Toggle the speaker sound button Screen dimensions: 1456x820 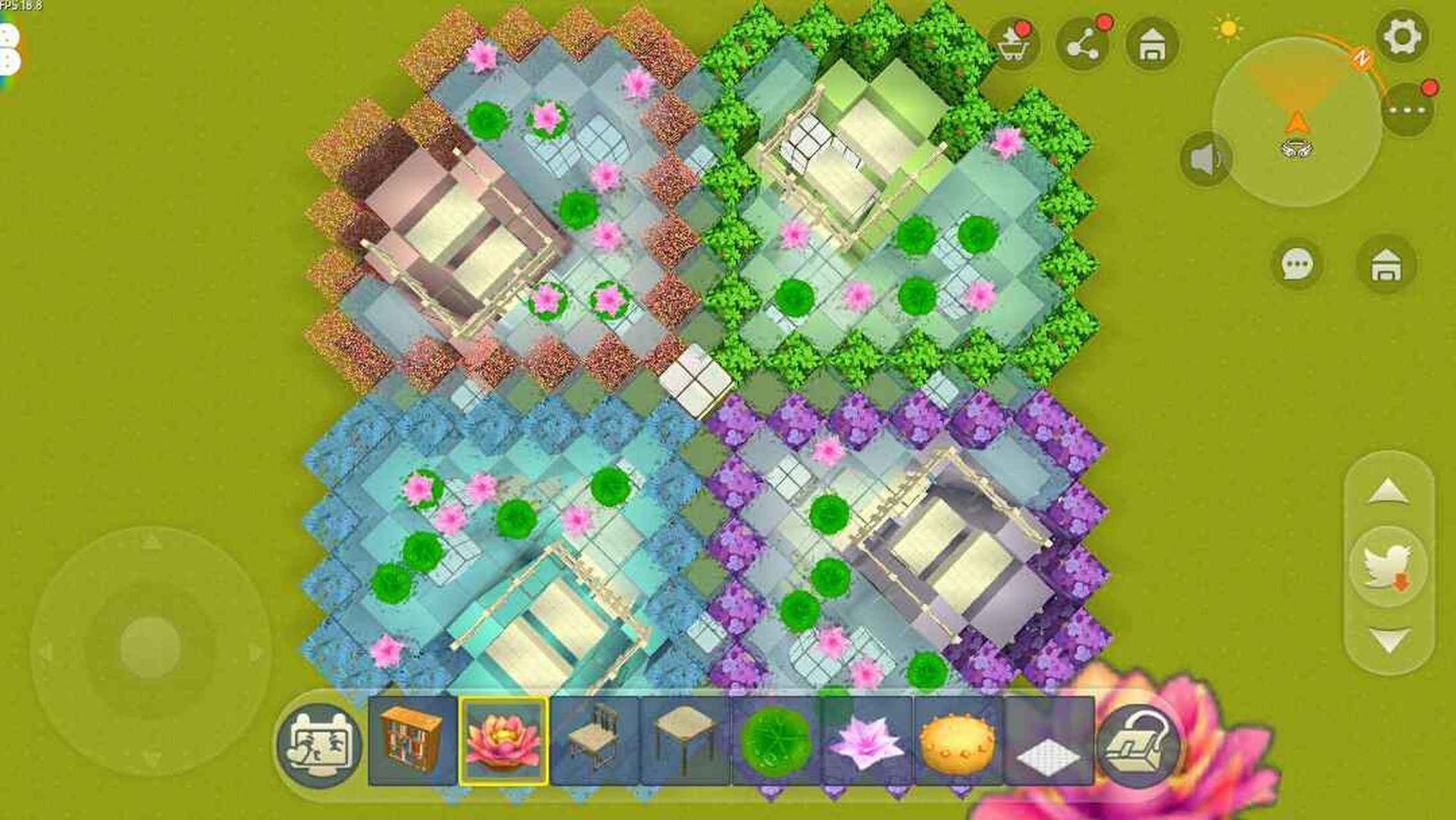[1206, 159]
